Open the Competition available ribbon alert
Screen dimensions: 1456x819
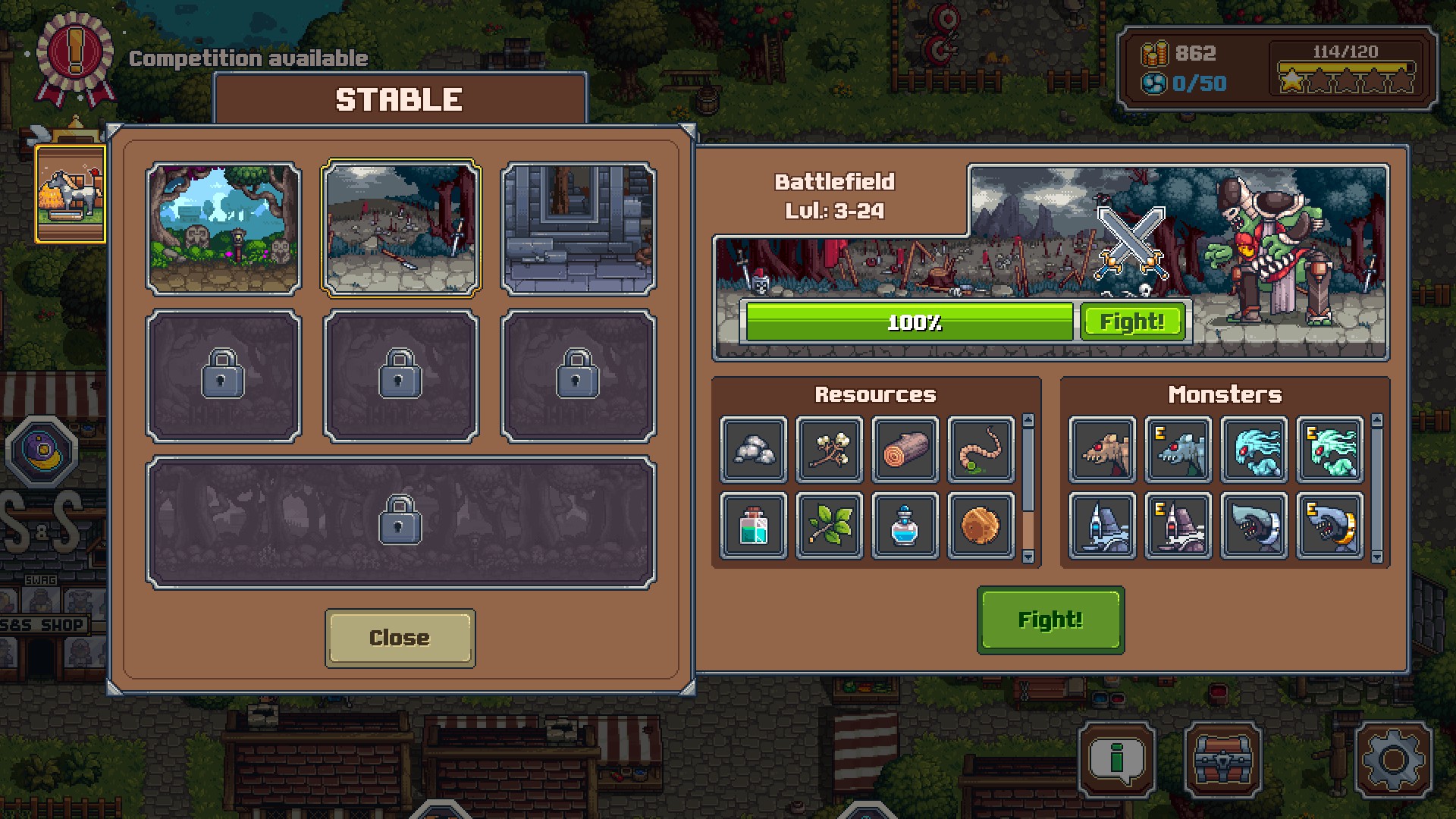click(x=74, y=58)
